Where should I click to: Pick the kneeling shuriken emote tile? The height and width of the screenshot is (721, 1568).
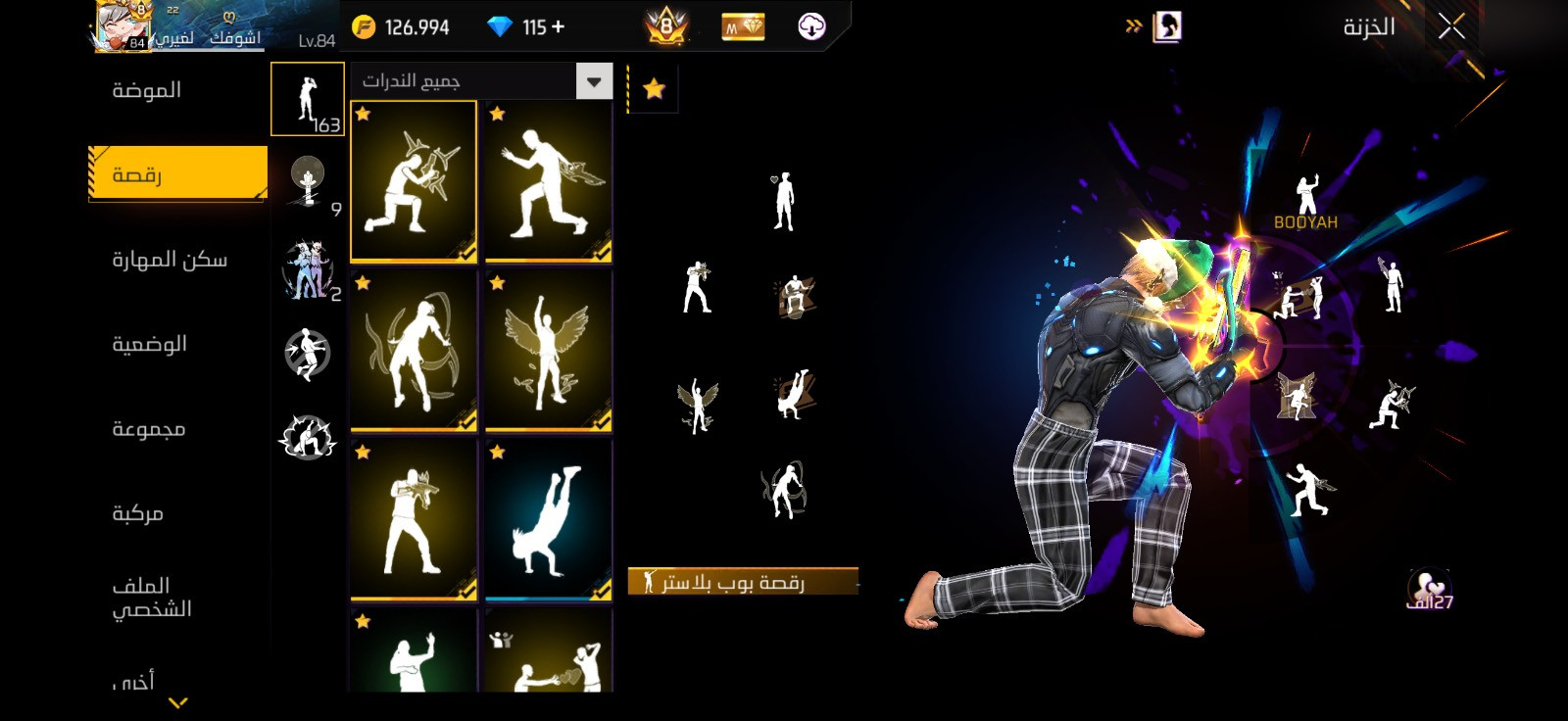pos(414,181)
